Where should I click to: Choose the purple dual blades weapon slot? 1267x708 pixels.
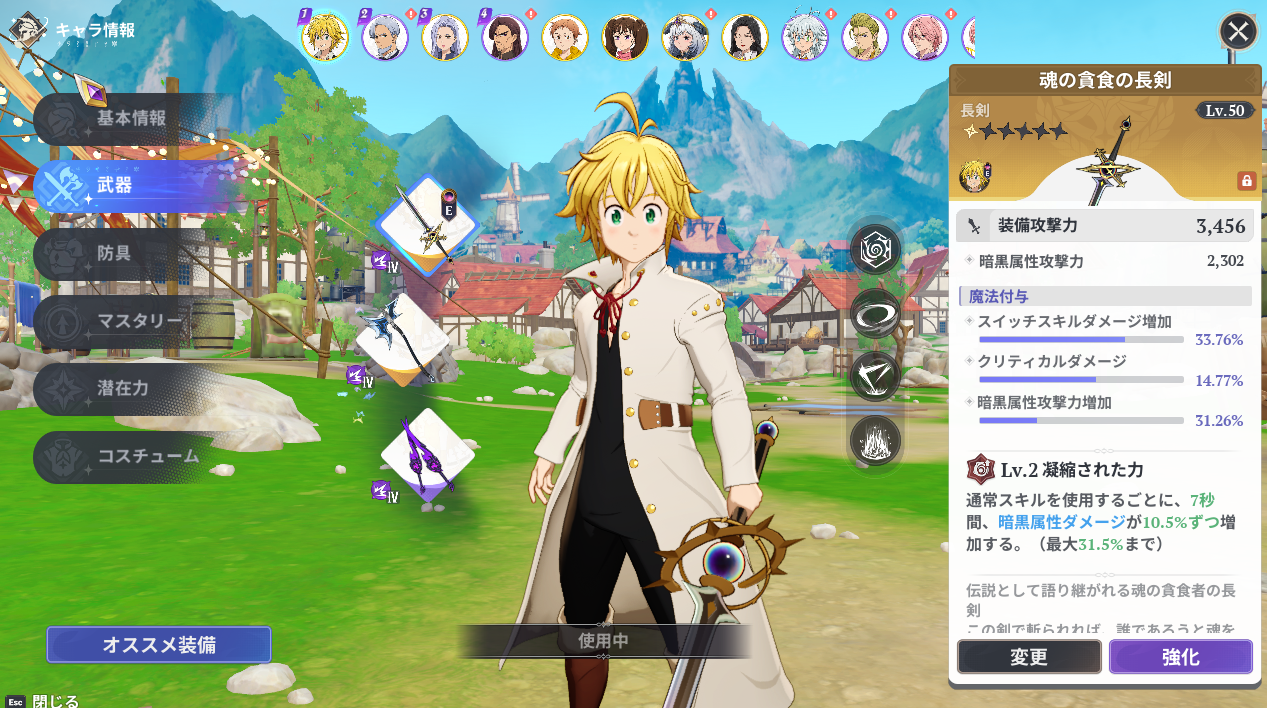tap(427, 455)
